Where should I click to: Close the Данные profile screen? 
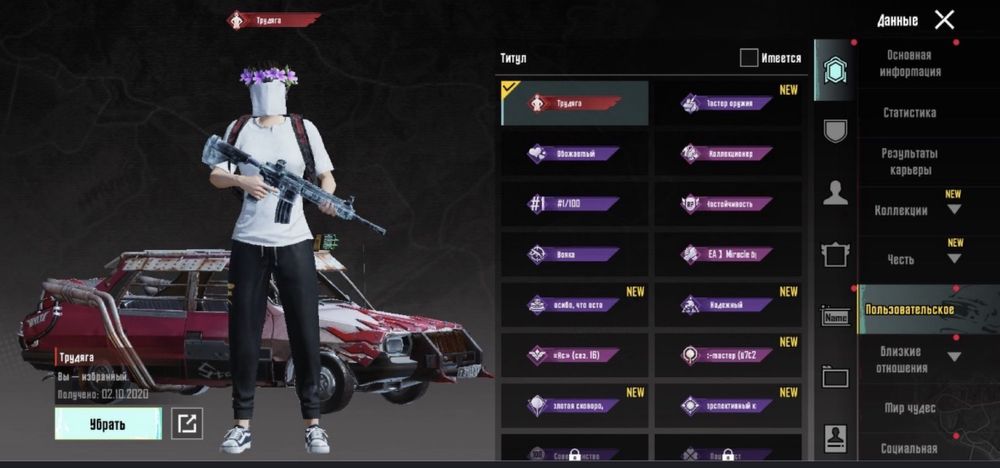(943, 19)
